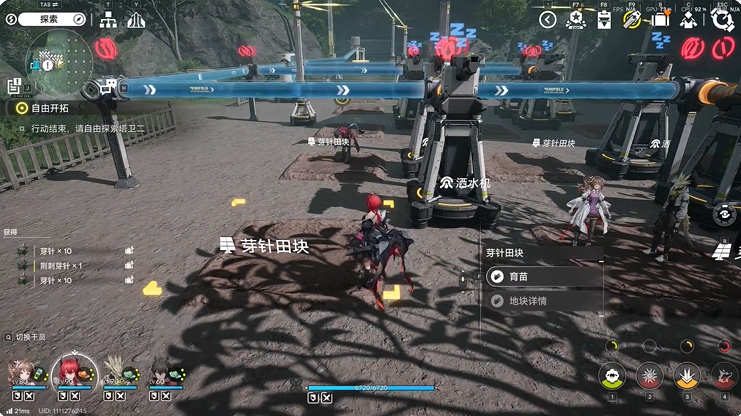Switch to the red-haired operator portrait

72,372
